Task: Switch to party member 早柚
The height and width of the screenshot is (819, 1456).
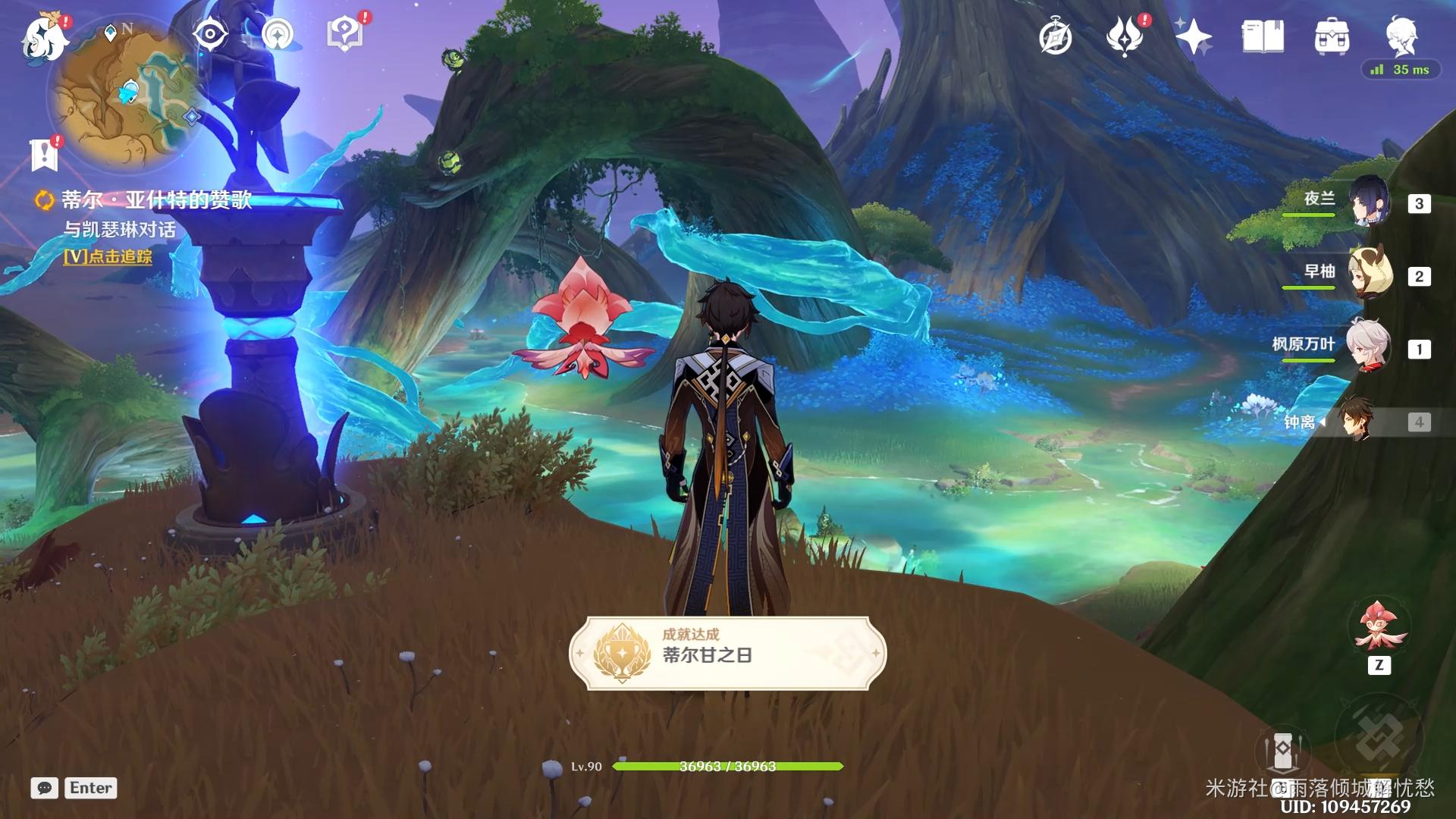Action: [1369, 275]
